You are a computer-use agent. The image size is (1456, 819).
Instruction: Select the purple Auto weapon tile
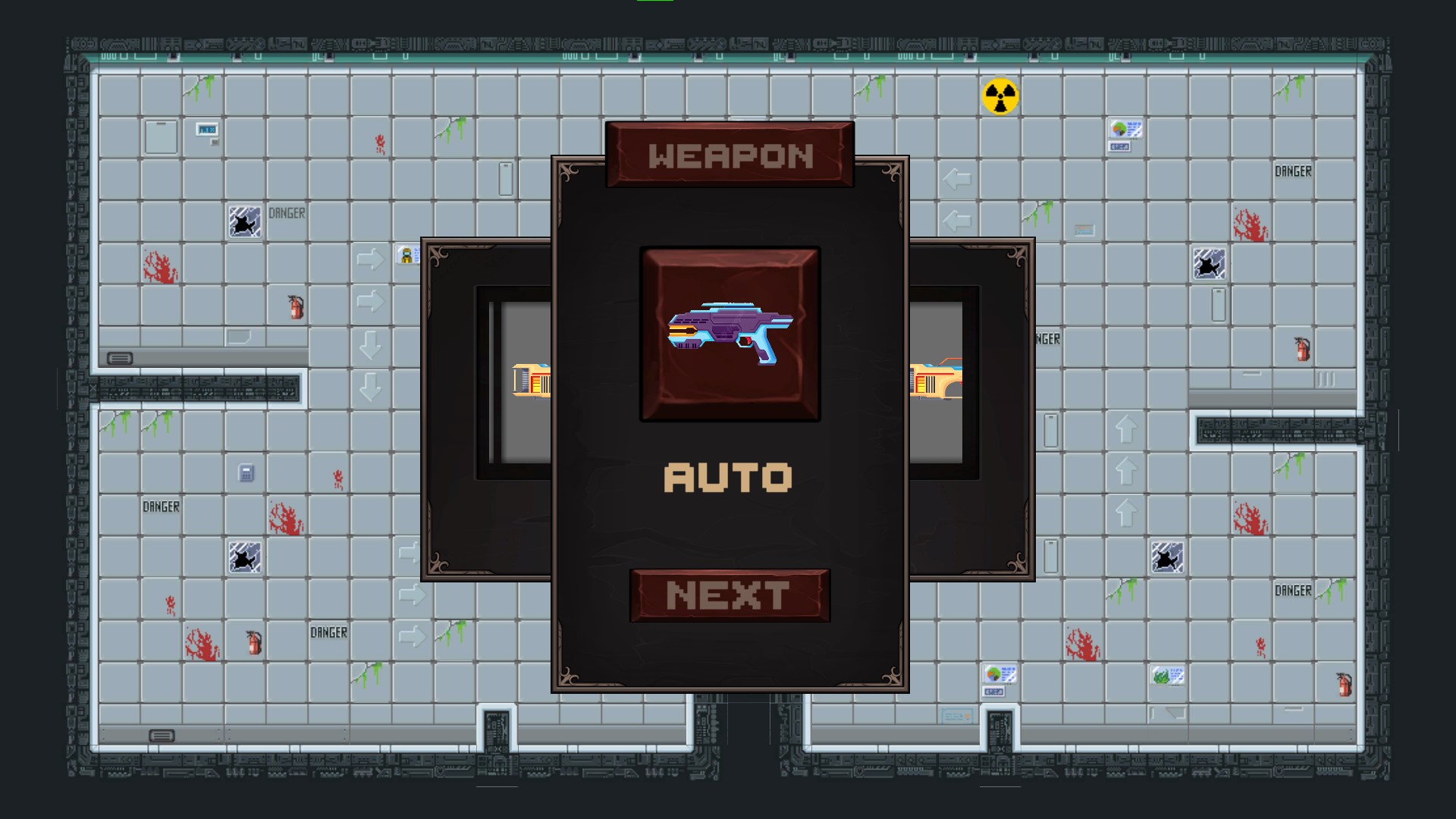click(730, 334)
